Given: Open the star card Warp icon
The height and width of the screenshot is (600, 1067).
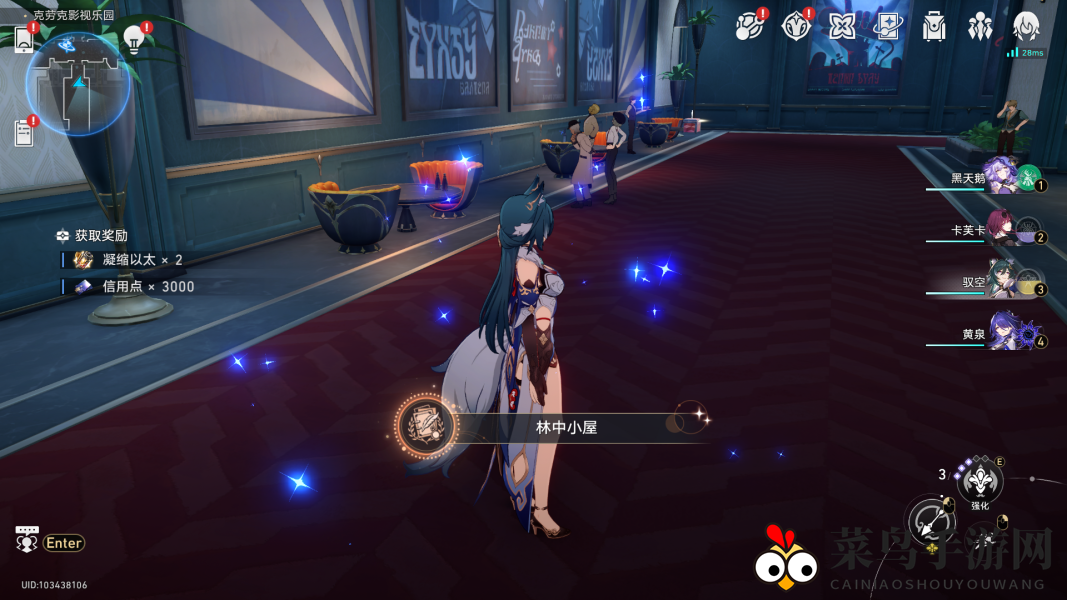Looking at the screenshot, I should pyautogui.click(x=888, y=26).
